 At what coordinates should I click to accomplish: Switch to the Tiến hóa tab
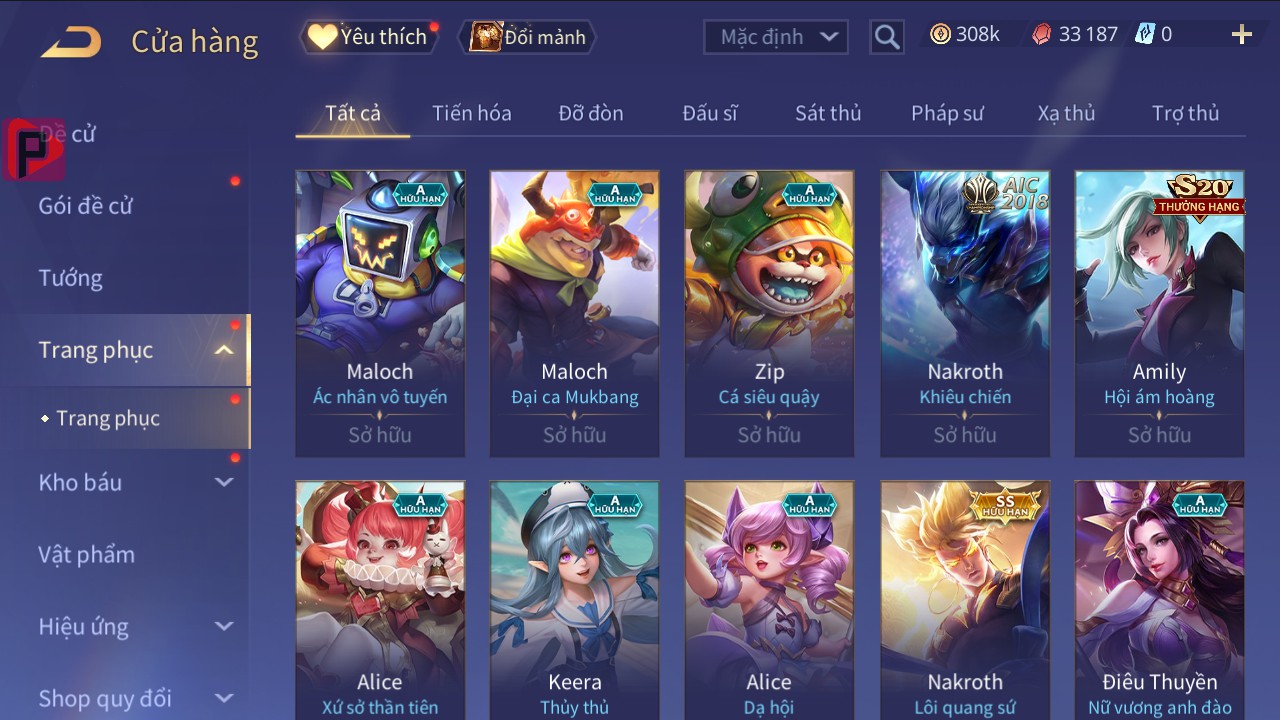coord(471,113)
